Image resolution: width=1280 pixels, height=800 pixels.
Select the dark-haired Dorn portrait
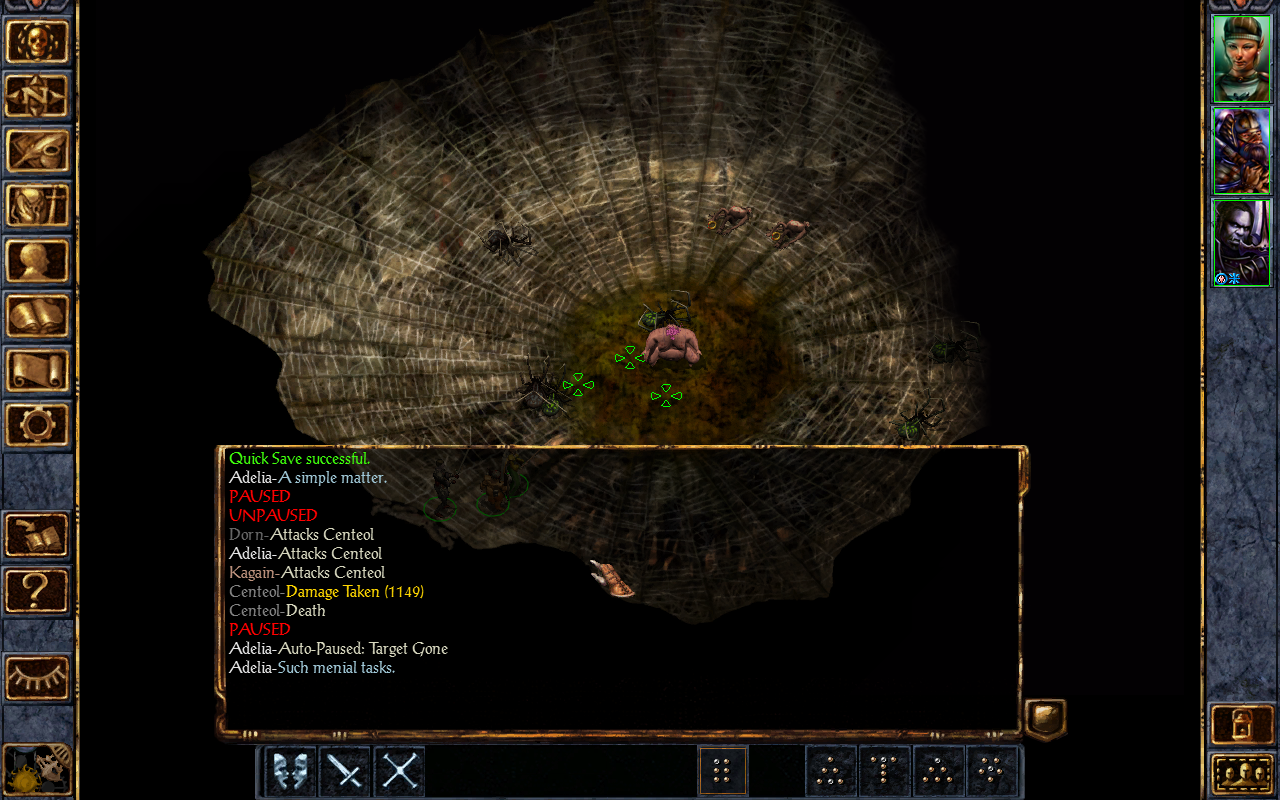pyautogui.click(x=1241, y=242)
